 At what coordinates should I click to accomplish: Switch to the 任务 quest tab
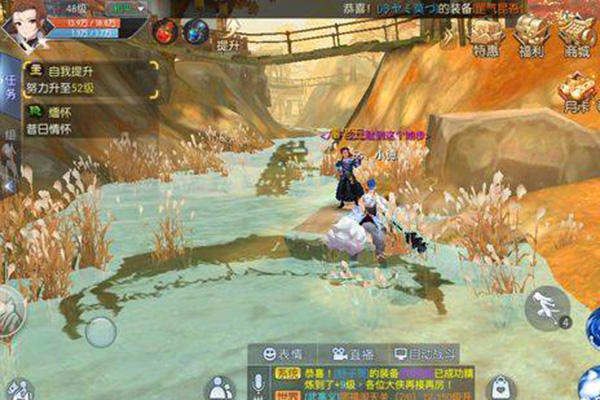pos(9,89)
